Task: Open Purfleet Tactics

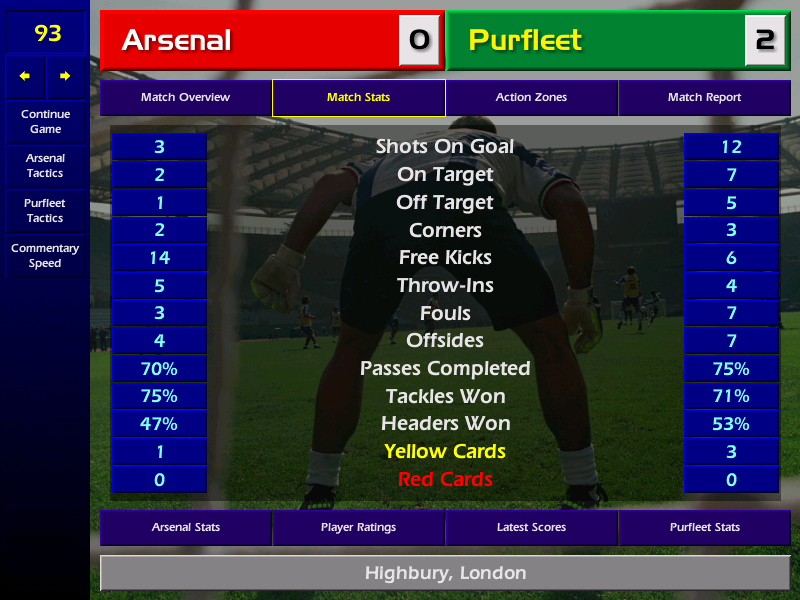Action: tap(45, 211)
